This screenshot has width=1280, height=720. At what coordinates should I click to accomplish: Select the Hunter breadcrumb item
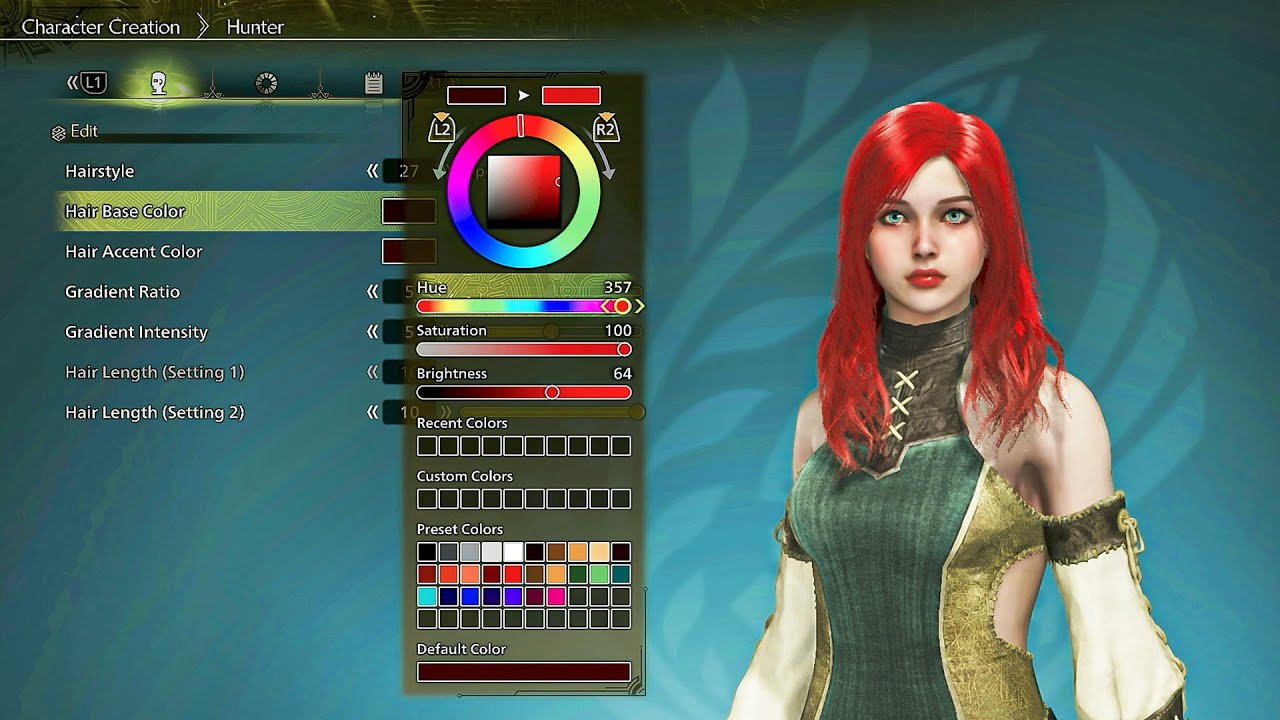pos(255,27)
